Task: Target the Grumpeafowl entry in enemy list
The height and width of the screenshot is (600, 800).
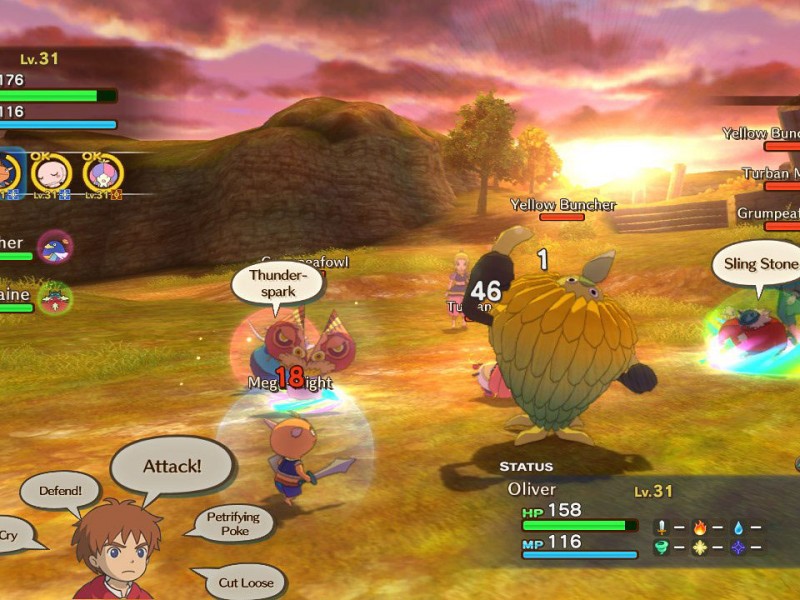Action: [768, 214]
